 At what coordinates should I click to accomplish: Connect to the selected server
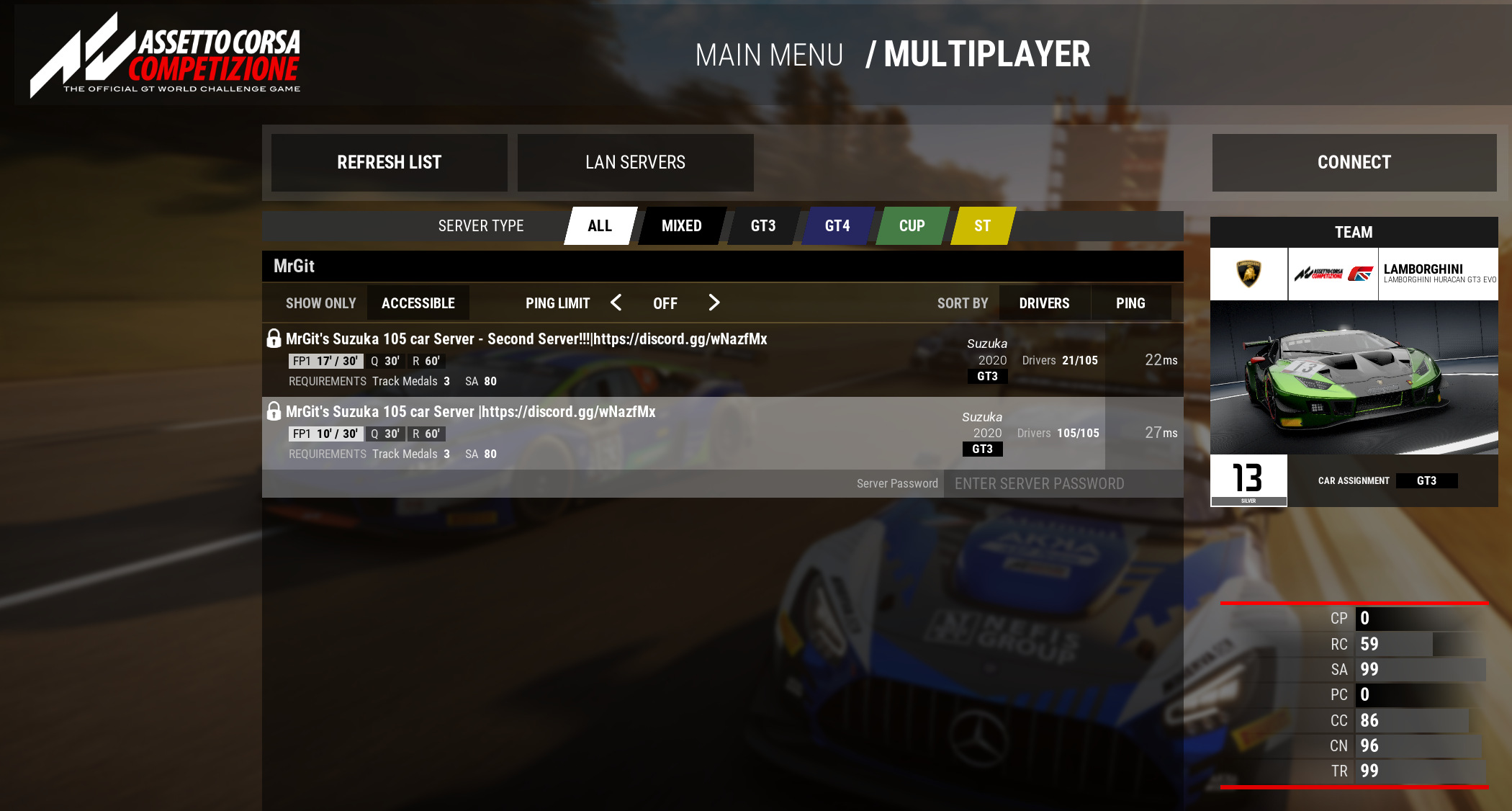click(x=1354, y=163)
